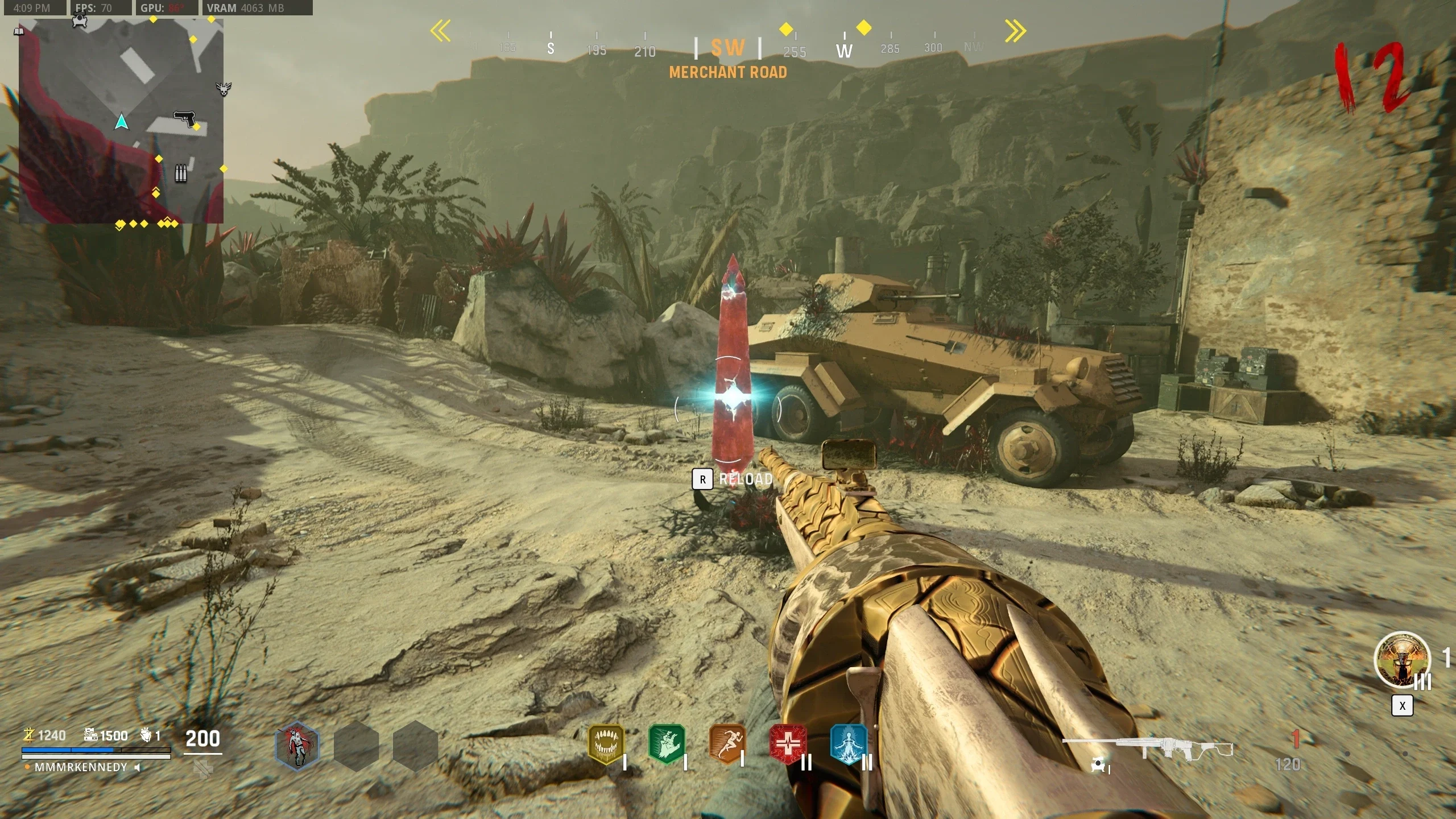Screen dimensions: 1456x819
Task: Click the compass bar's left double-arrow
Action: (440, 31)
